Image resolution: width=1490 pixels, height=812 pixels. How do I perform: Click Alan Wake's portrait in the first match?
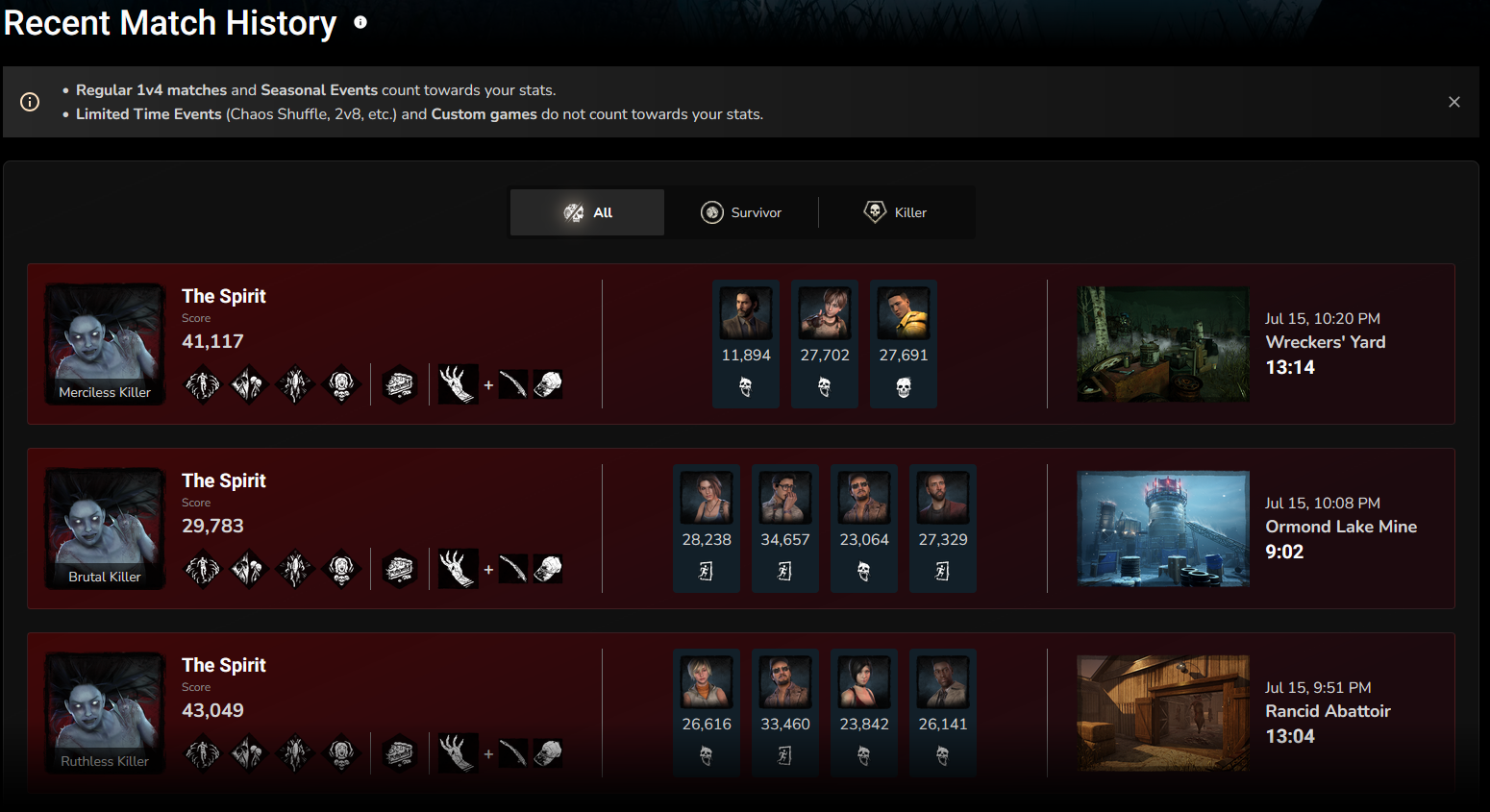tap(746, 312)
